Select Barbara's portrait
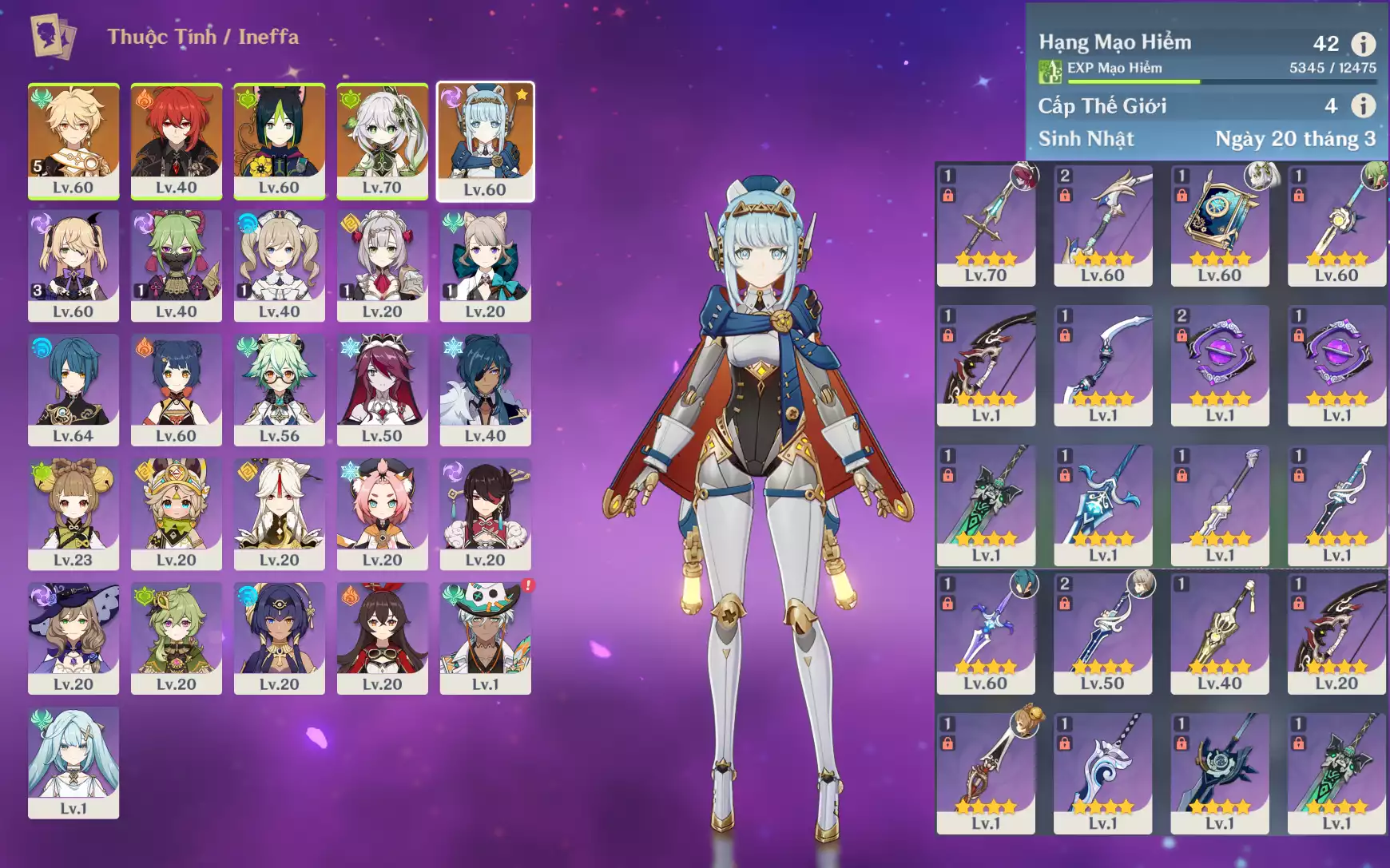 (x=279, y=265)
